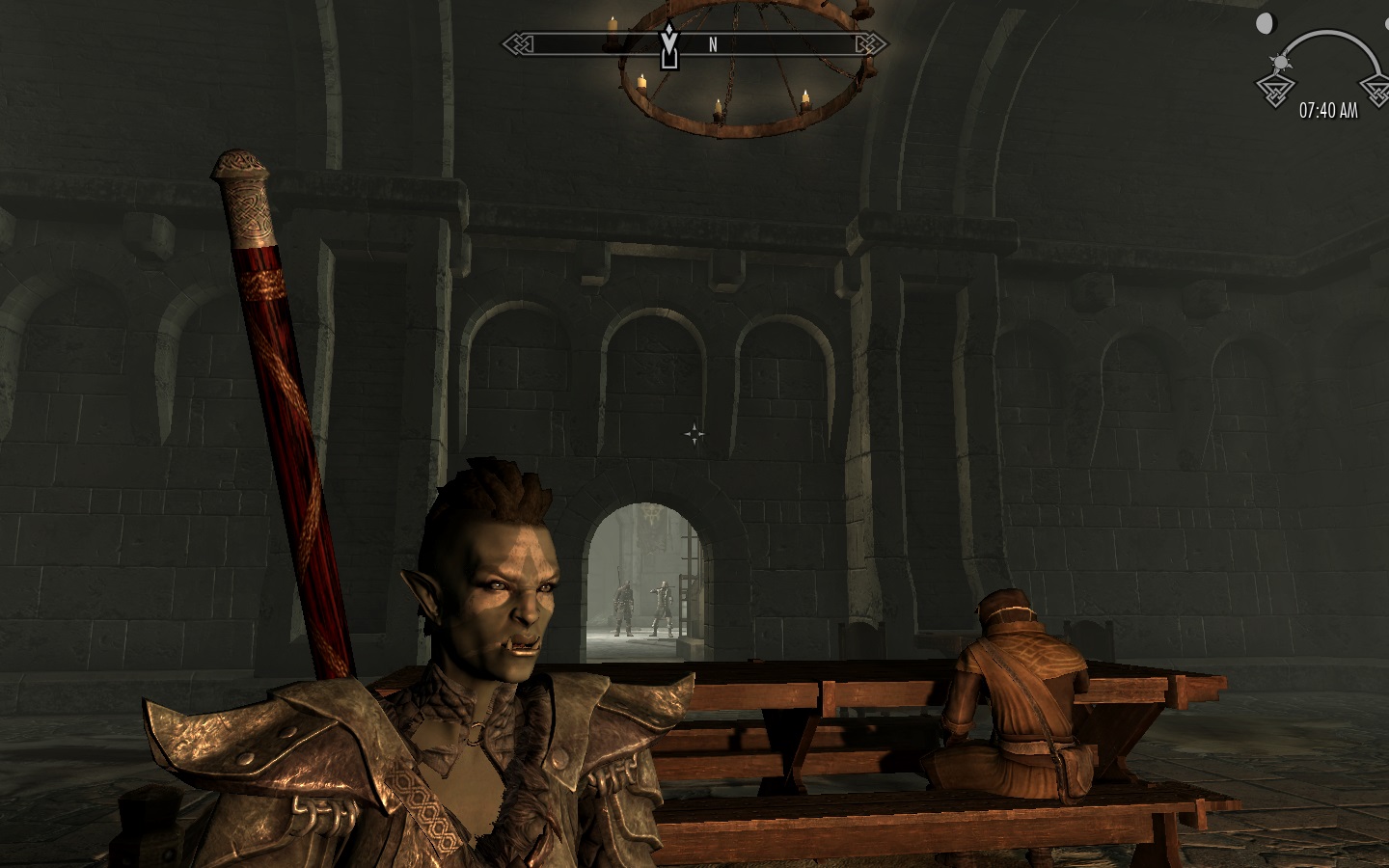
Task: Click the crosshair reticle in screen center
Action: [696, 434]
